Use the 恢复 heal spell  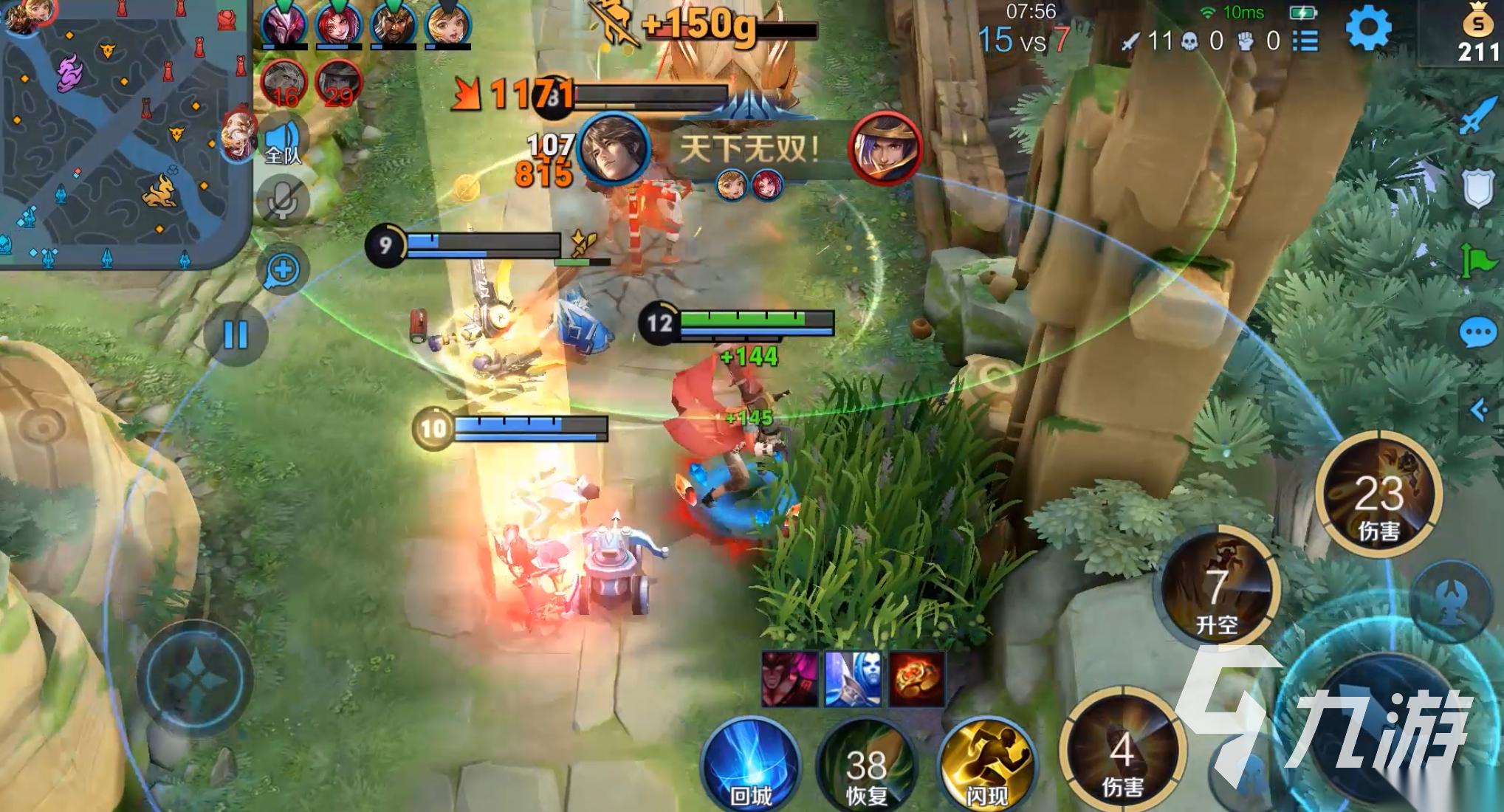tap(866, 768)
